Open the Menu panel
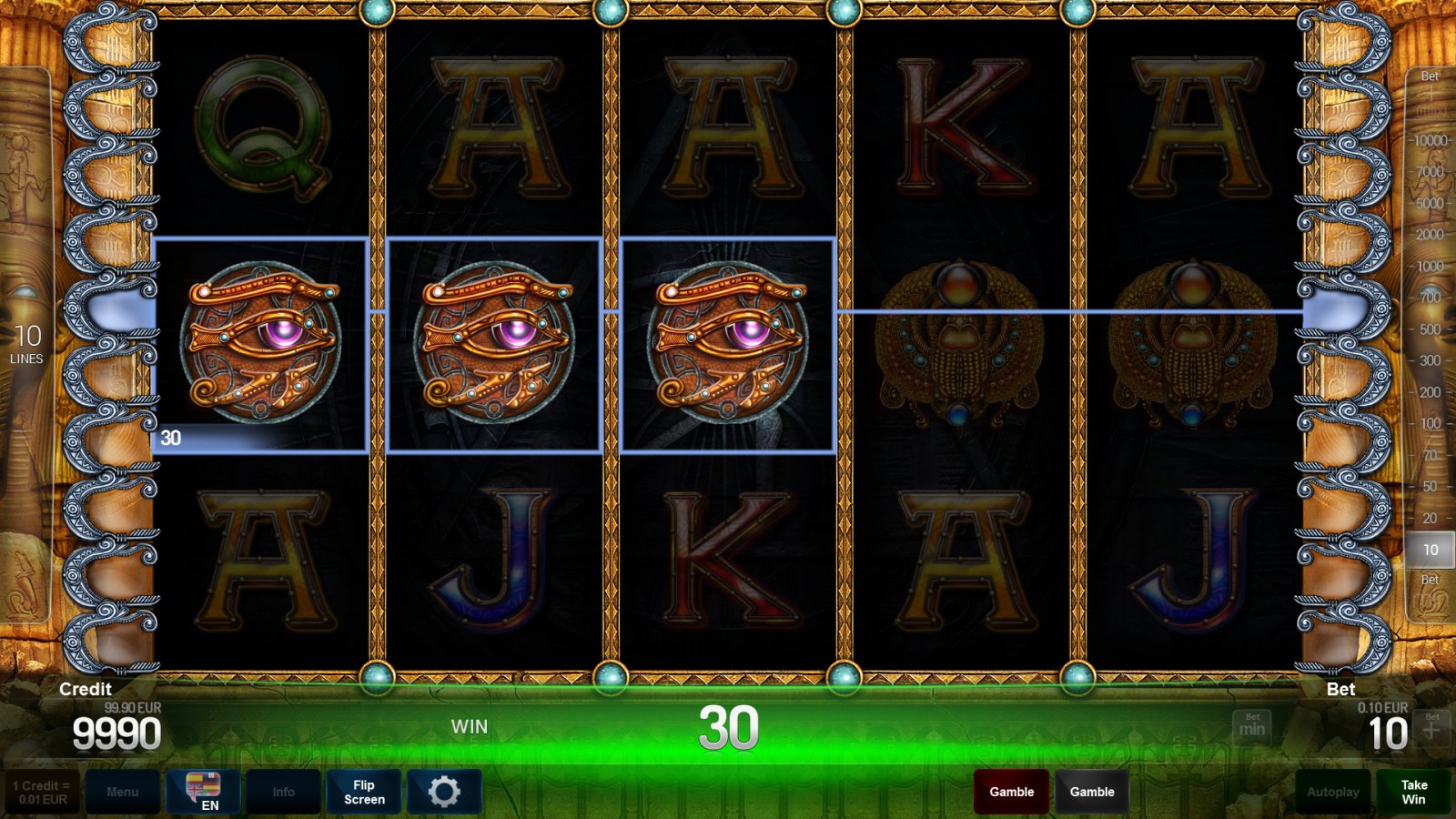This screenshot has width=1456, height=819. pos(124,791)
